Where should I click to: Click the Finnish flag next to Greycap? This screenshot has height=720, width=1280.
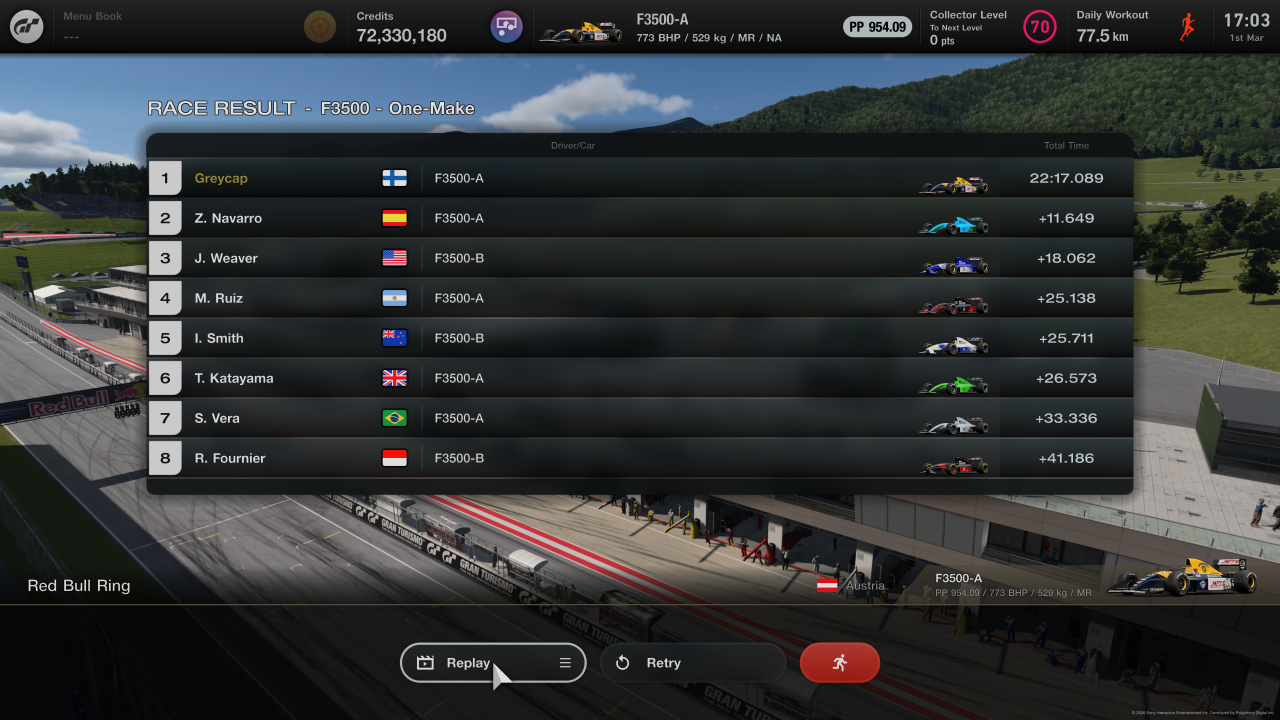pos(395,178)
